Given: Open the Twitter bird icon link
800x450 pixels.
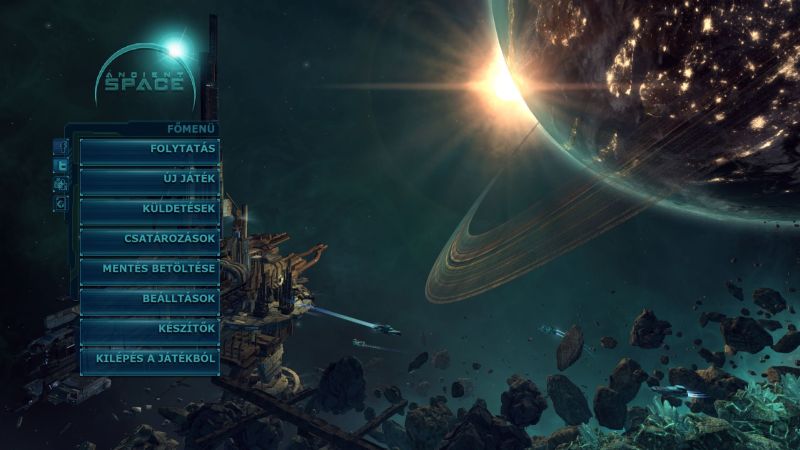Looking at the screenshot, I should point(61,166).
